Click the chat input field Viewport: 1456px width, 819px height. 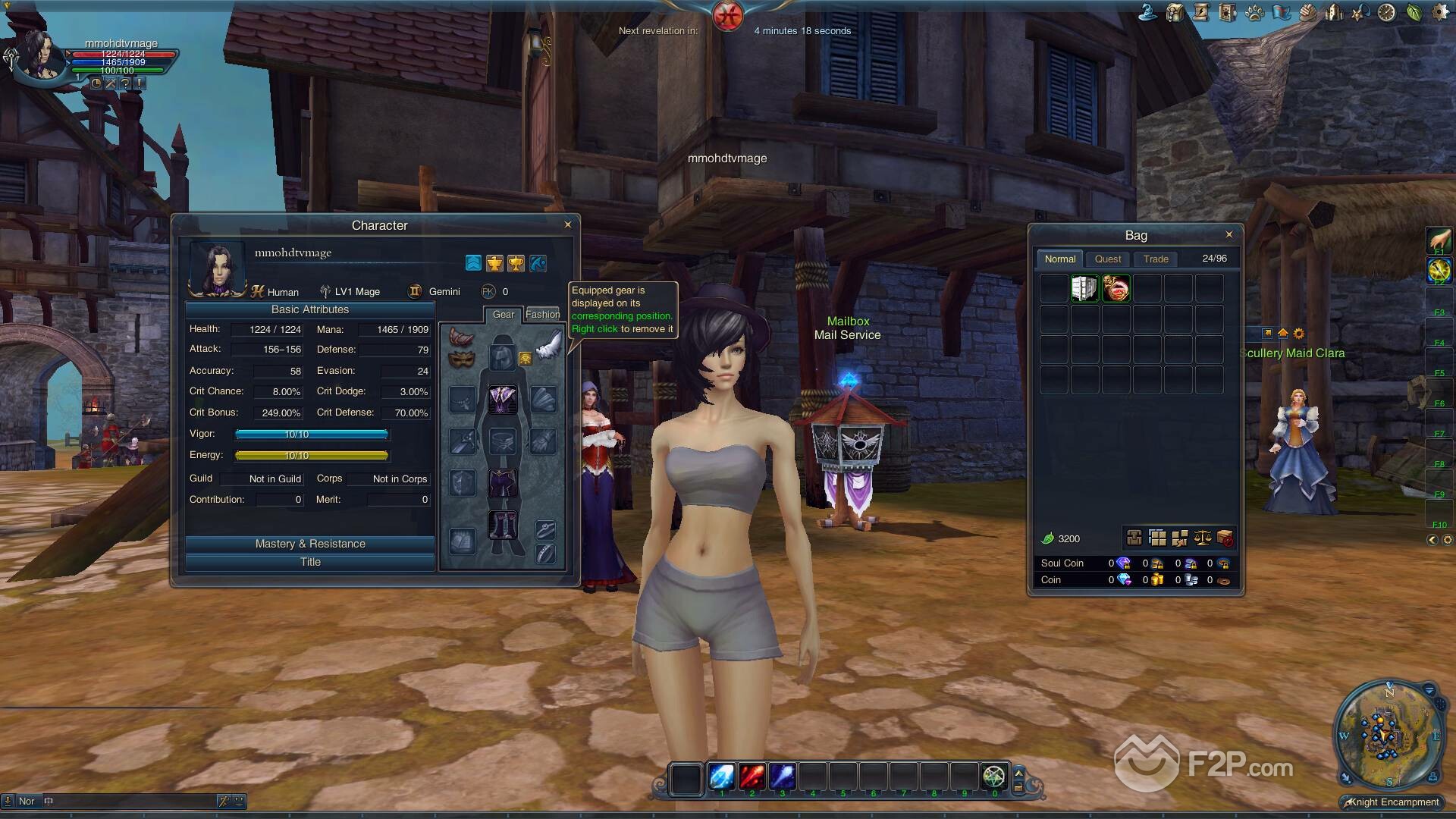click(x=129, y=801)
